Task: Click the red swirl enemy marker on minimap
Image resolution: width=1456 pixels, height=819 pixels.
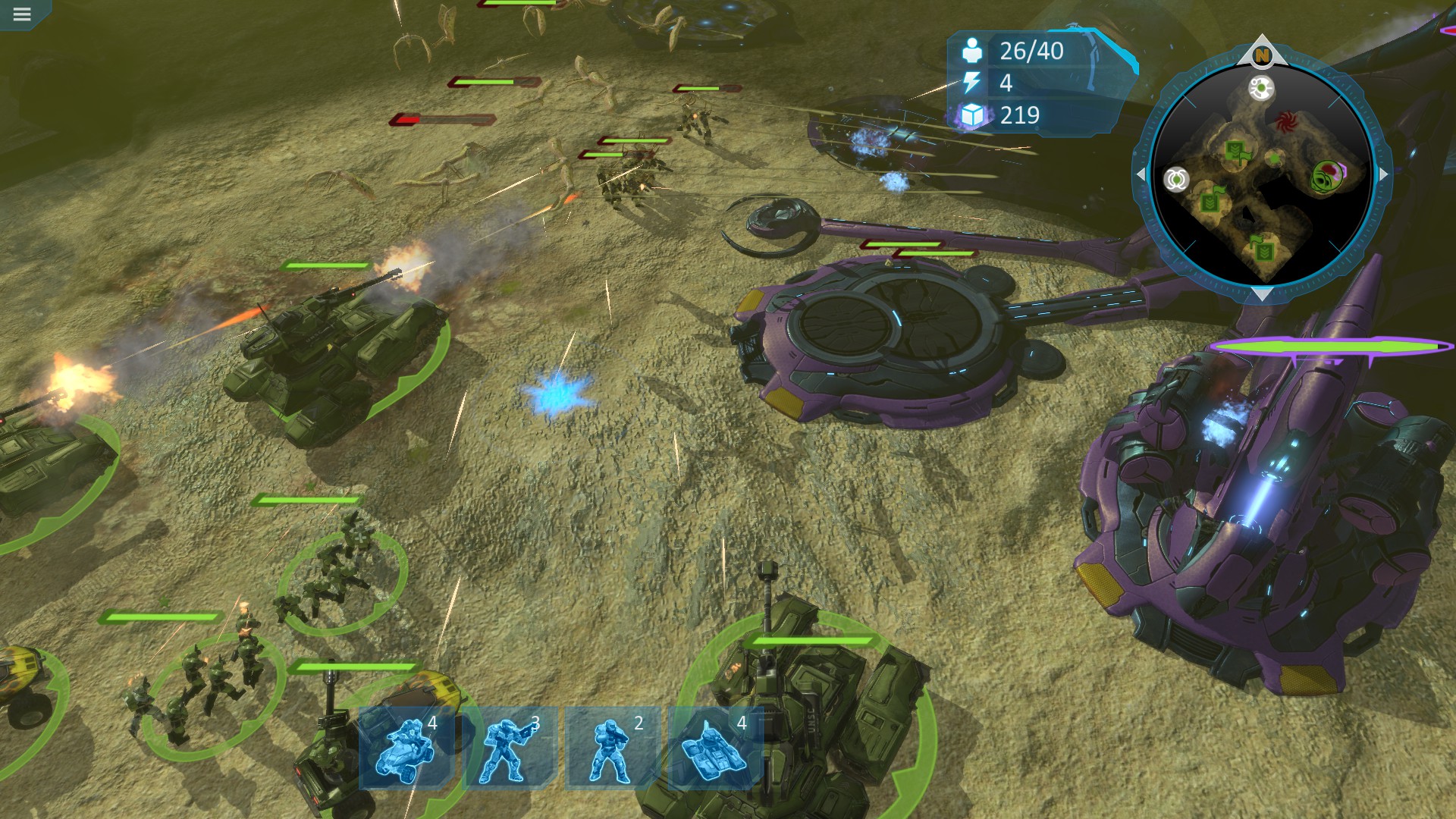Action: tap(1285, 121)
